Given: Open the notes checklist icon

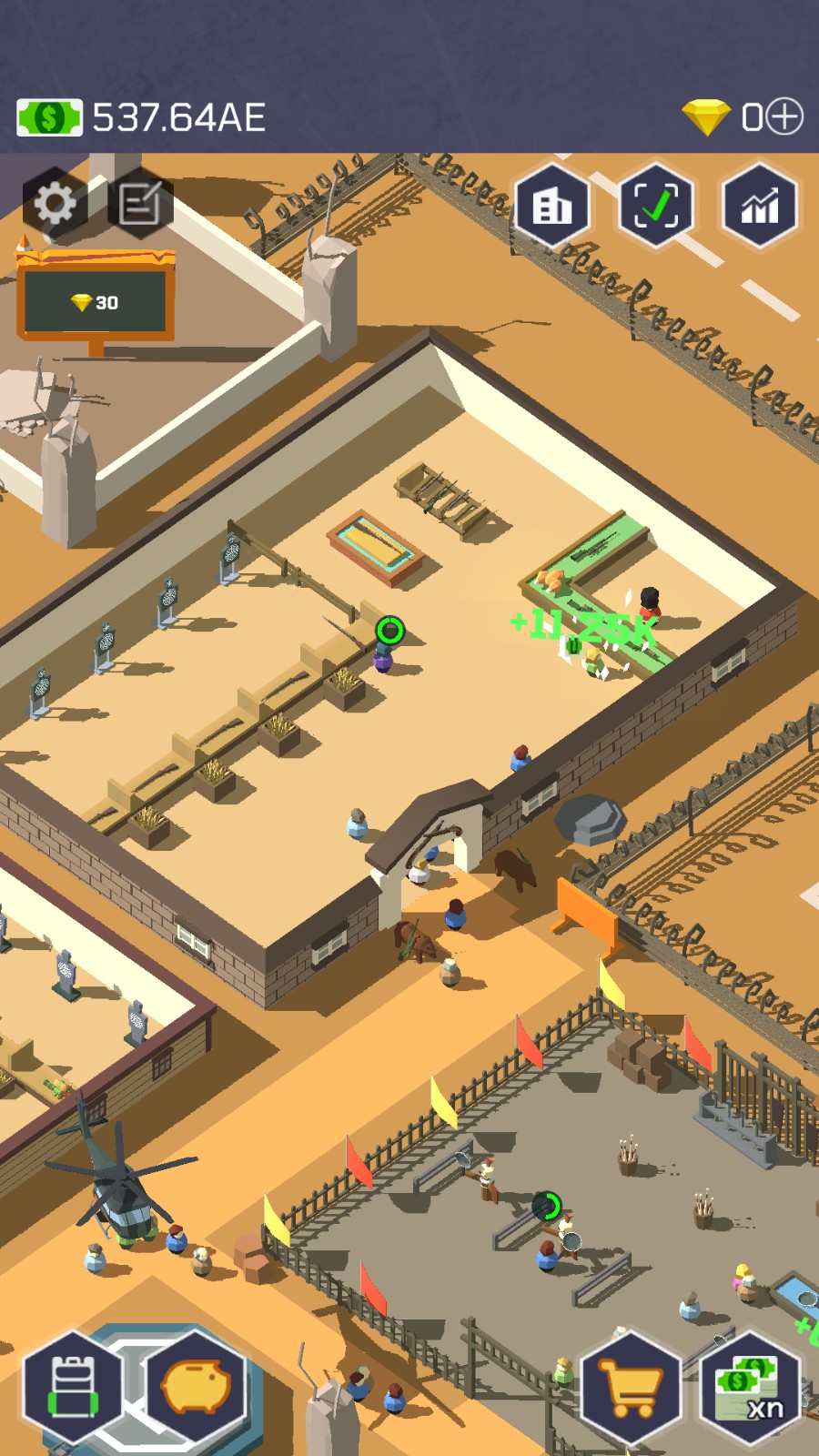Looking at the screenshot, I should click(x=140, y=203).
